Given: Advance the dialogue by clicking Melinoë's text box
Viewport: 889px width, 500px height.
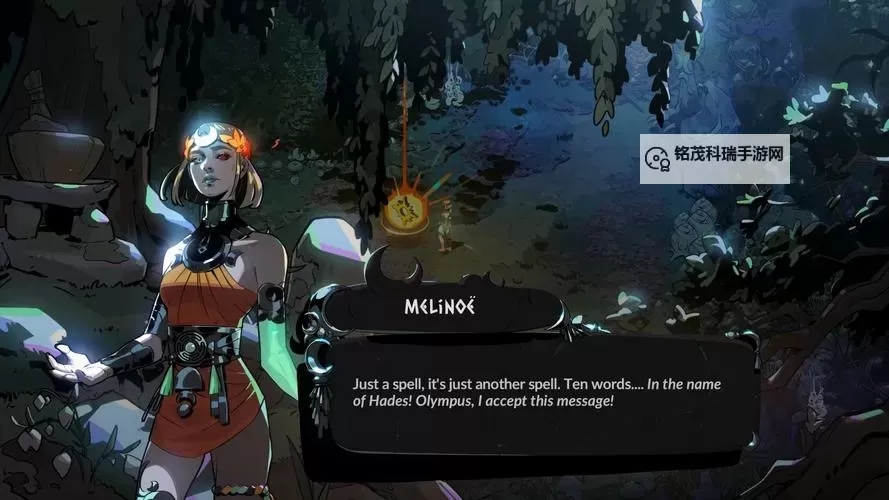Looking at the screenshot, I should coord(537,393).
